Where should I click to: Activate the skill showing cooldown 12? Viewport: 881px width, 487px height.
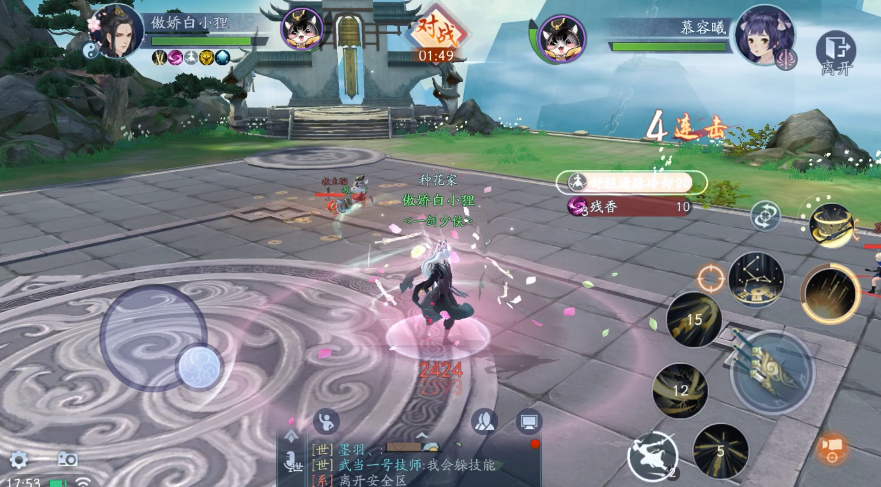[x=680, y=390]
